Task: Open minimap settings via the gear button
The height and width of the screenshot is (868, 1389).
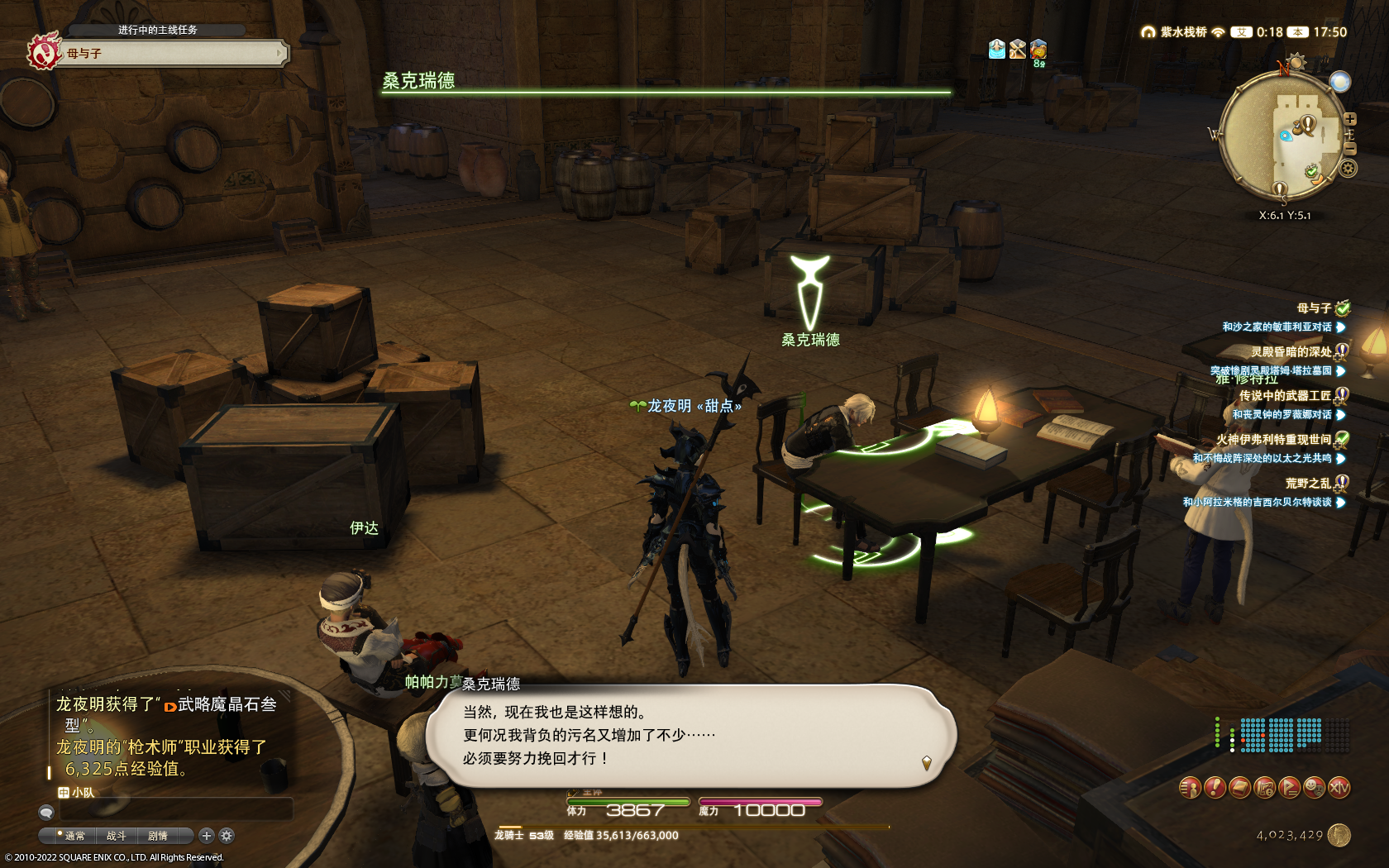Action: [1348, 169]
